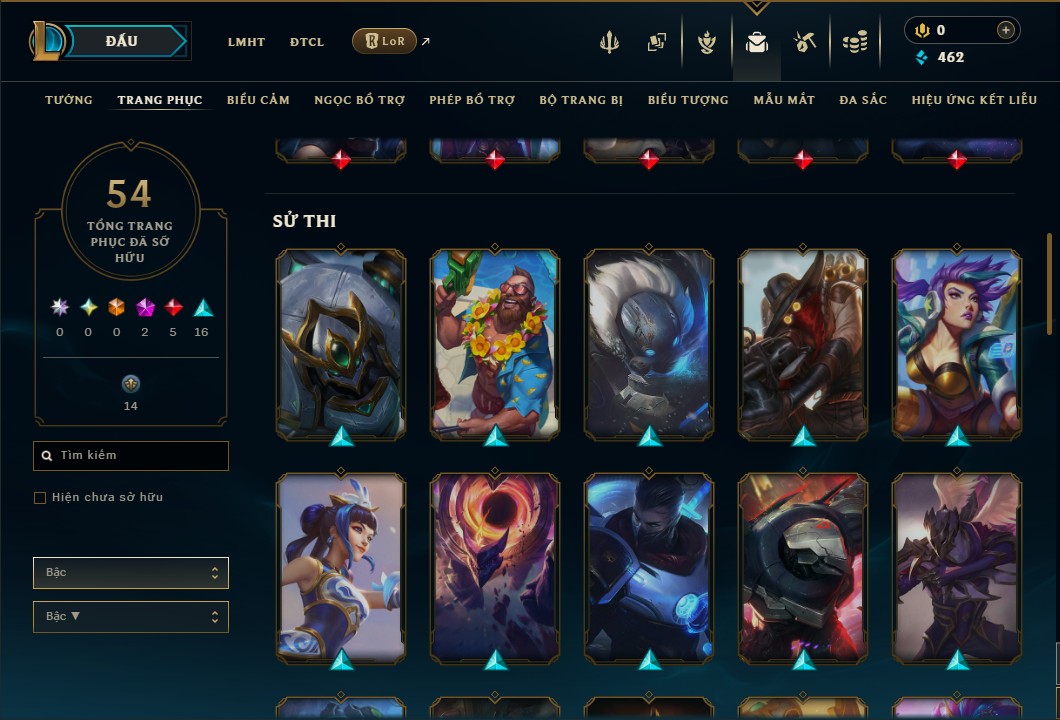Go to the PHÉP BỔ TRỢ tab
This screenshot has height=720, width=1060.
point(472,100)
